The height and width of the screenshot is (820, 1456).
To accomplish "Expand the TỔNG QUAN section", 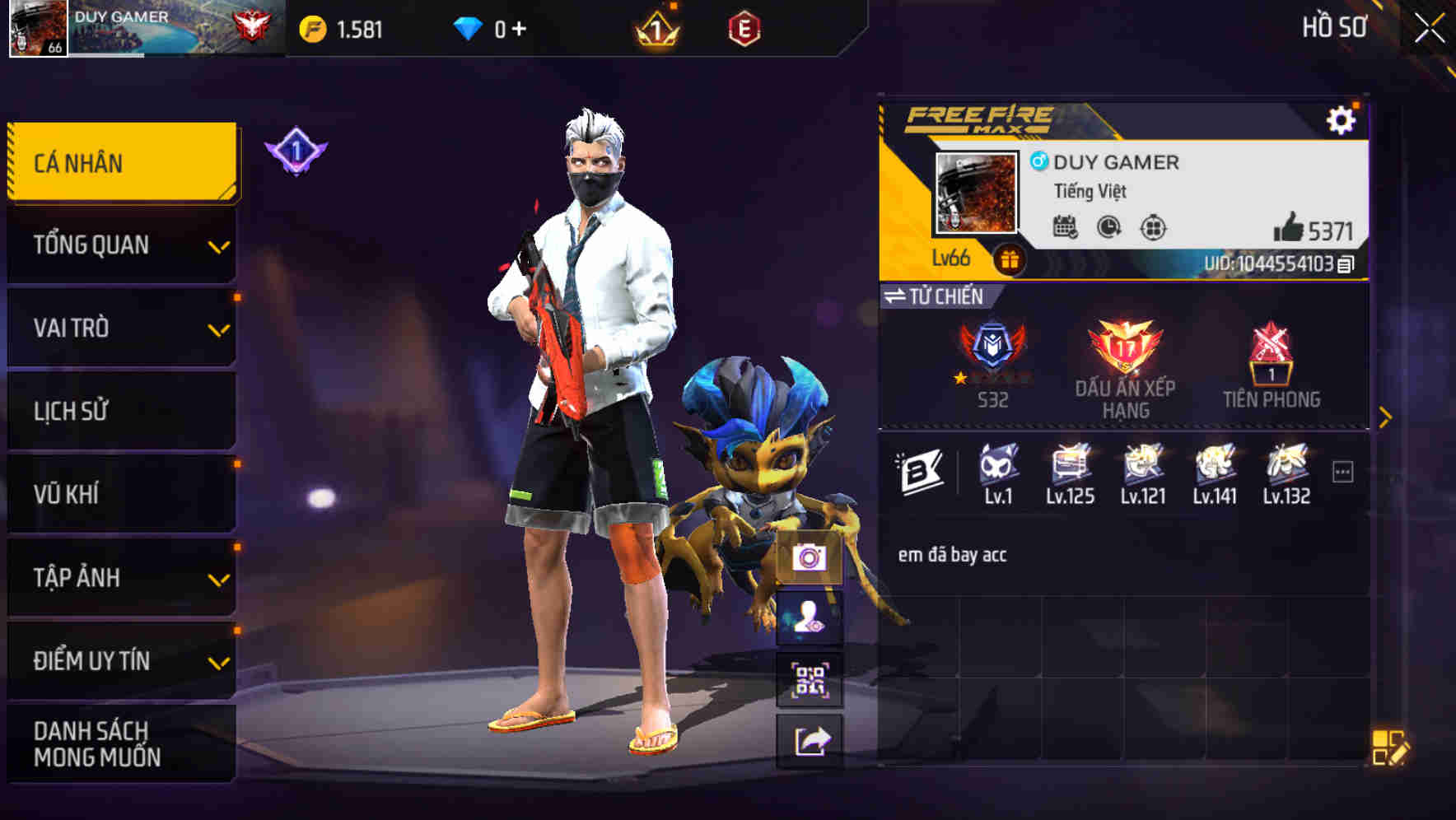I will tap(120, 245).
